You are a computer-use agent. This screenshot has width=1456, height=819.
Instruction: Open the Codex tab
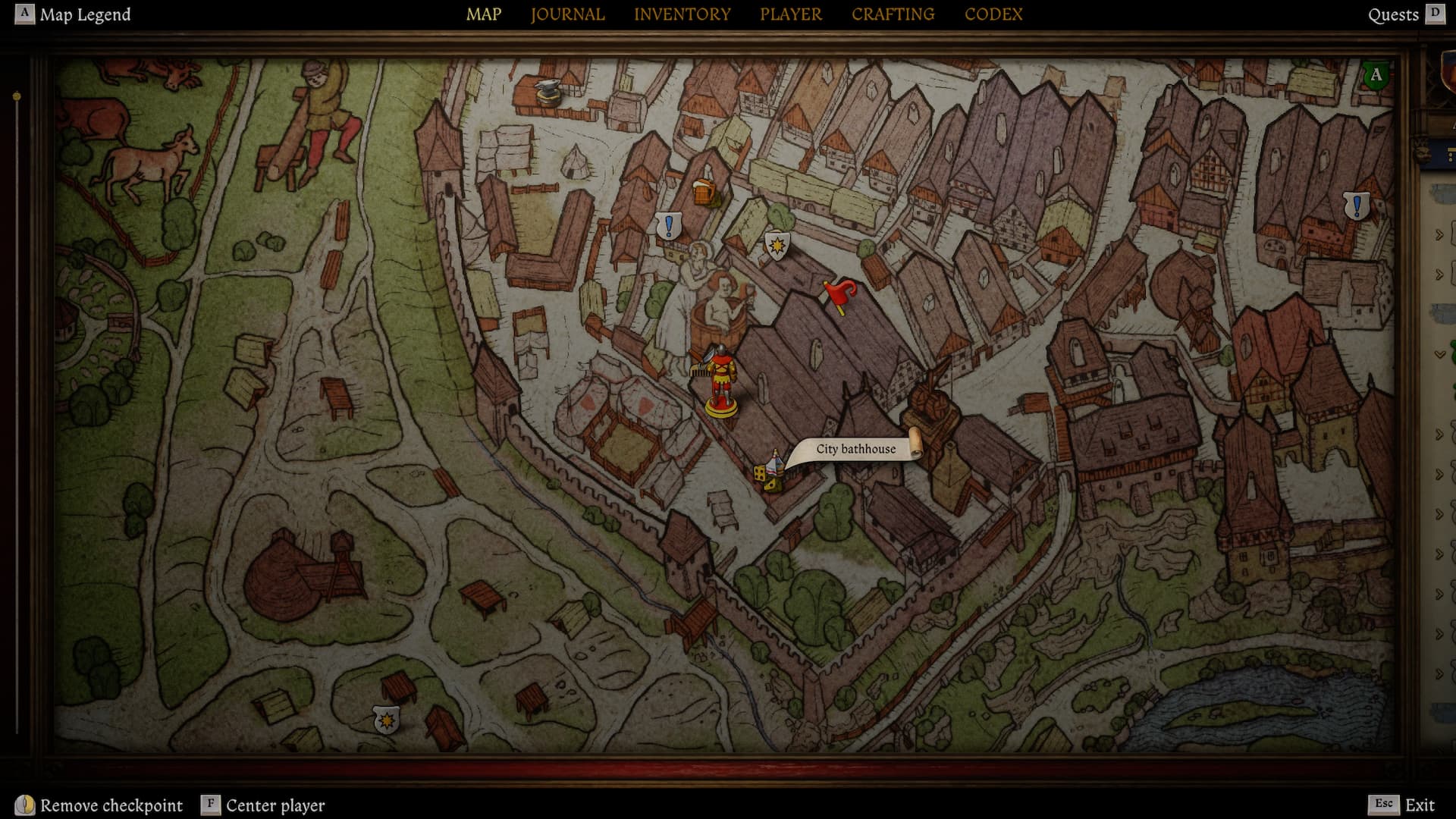(x=993, y=14)
